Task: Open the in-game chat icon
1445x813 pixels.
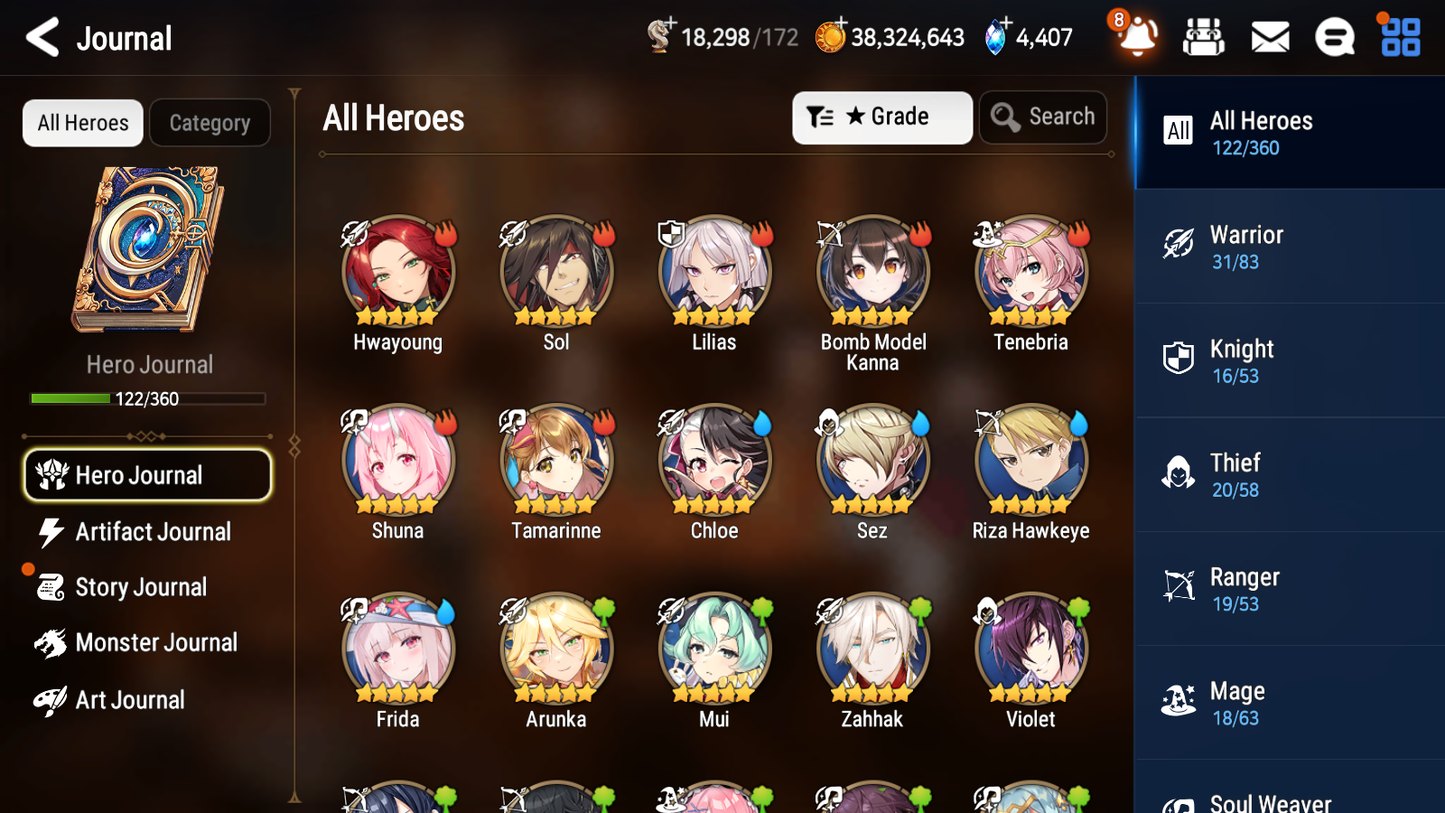Action: 1334,36
